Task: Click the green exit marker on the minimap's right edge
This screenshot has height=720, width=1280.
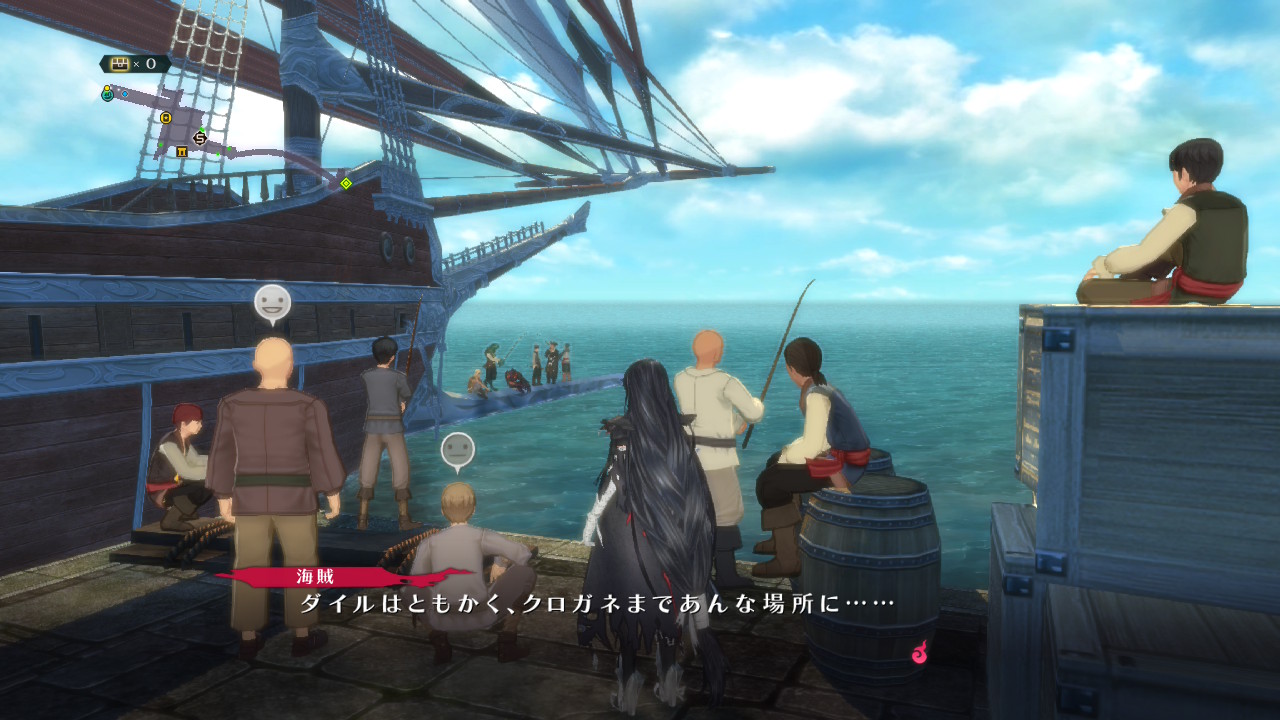Action: tap(229, 149)
